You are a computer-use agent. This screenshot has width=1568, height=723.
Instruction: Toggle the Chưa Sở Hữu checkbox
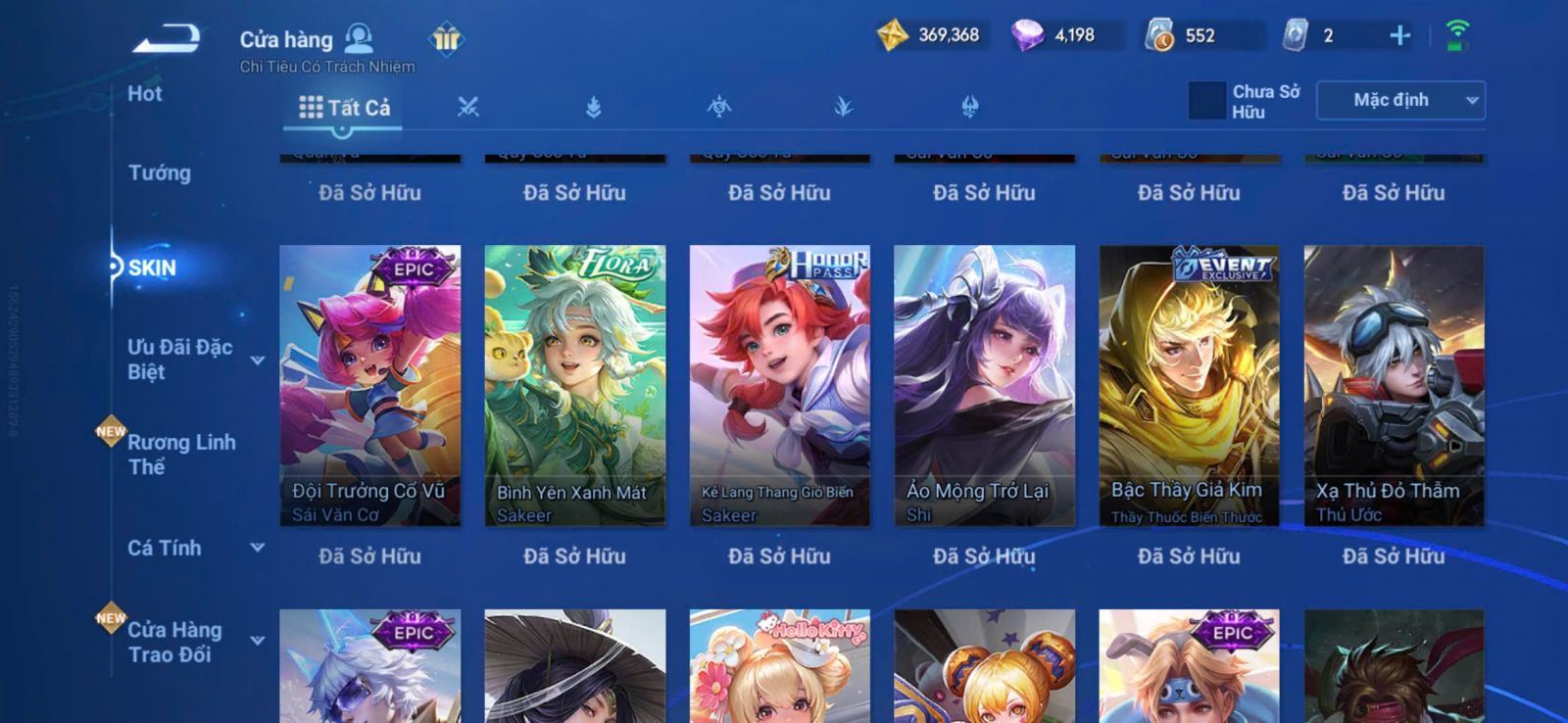click(1206, 101)
